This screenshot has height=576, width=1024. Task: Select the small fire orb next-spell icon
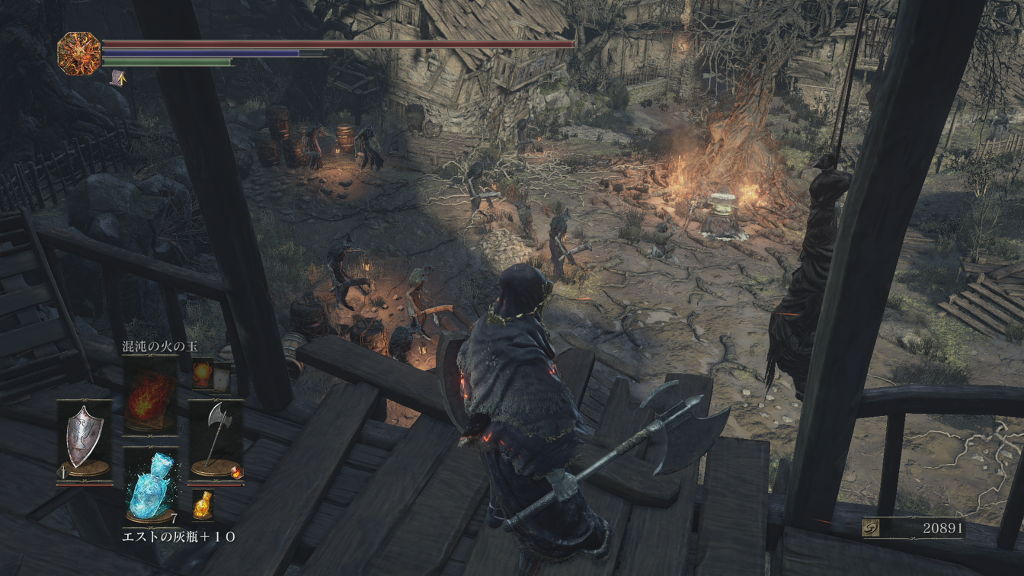(x=202, y=373)
